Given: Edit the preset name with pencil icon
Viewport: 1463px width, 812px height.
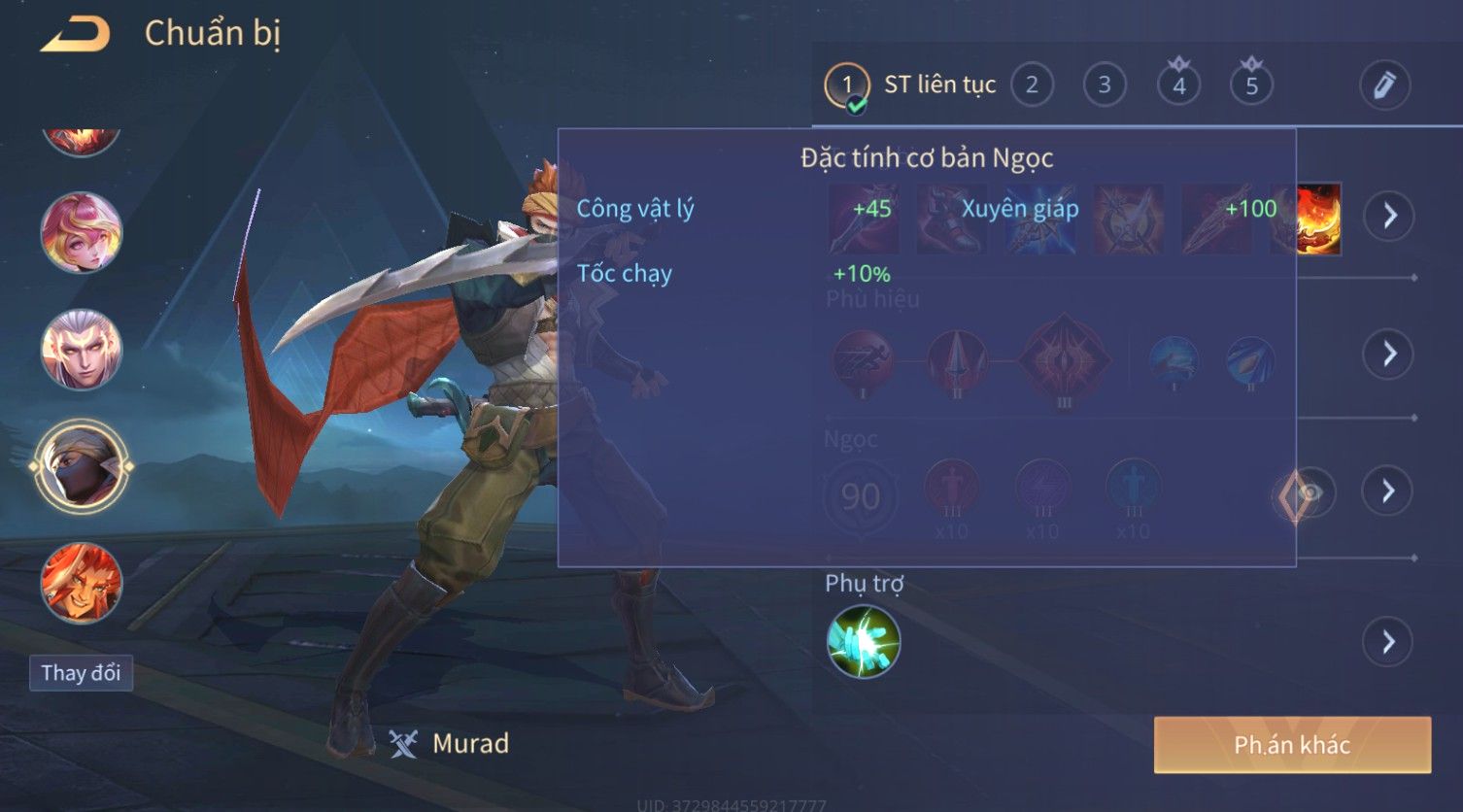Looking at the screenshot, I should click(x=1384, y=85).
